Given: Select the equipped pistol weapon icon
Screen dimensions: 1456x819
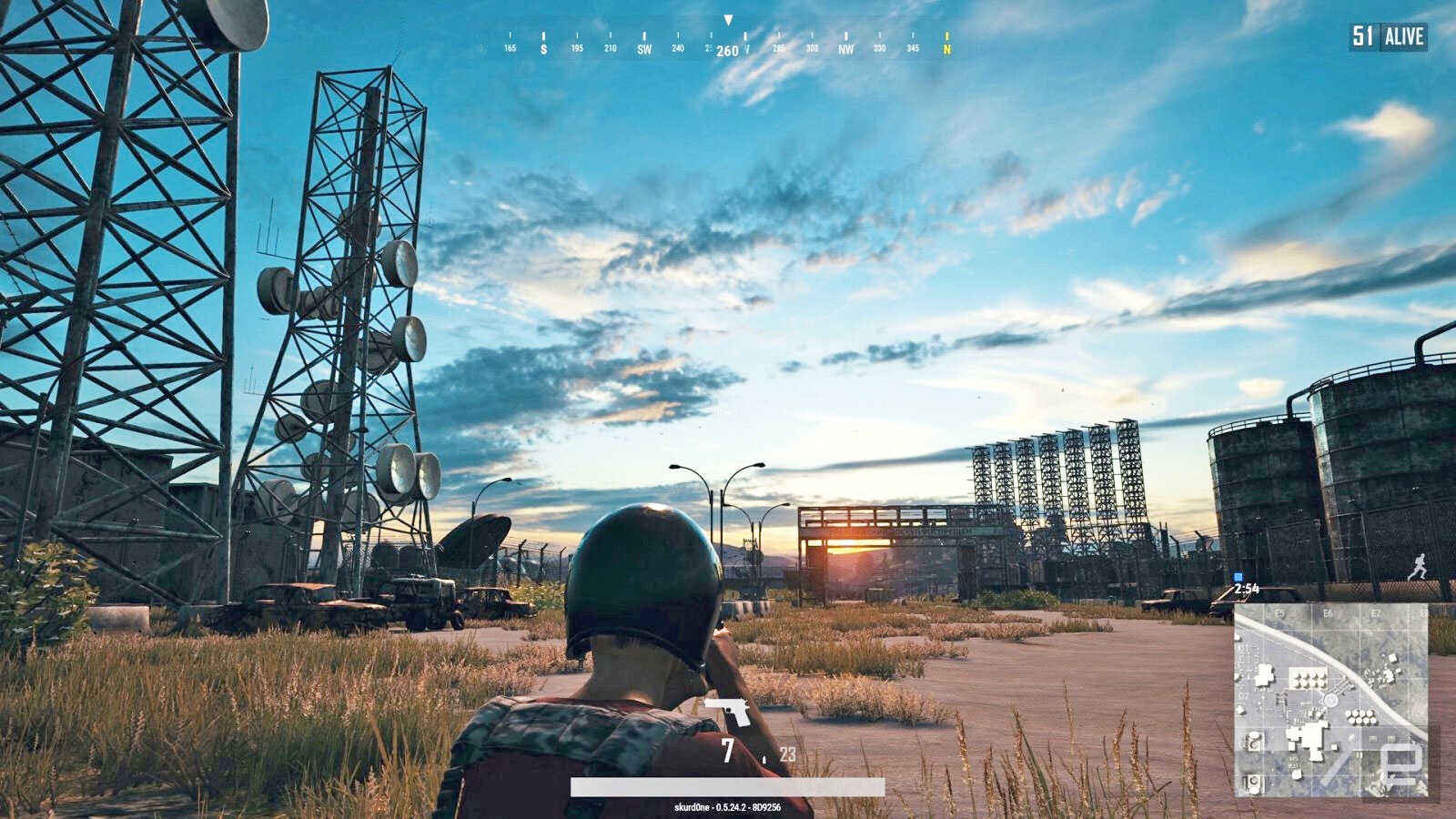Looking at the screenshot, I should (728, 712).
